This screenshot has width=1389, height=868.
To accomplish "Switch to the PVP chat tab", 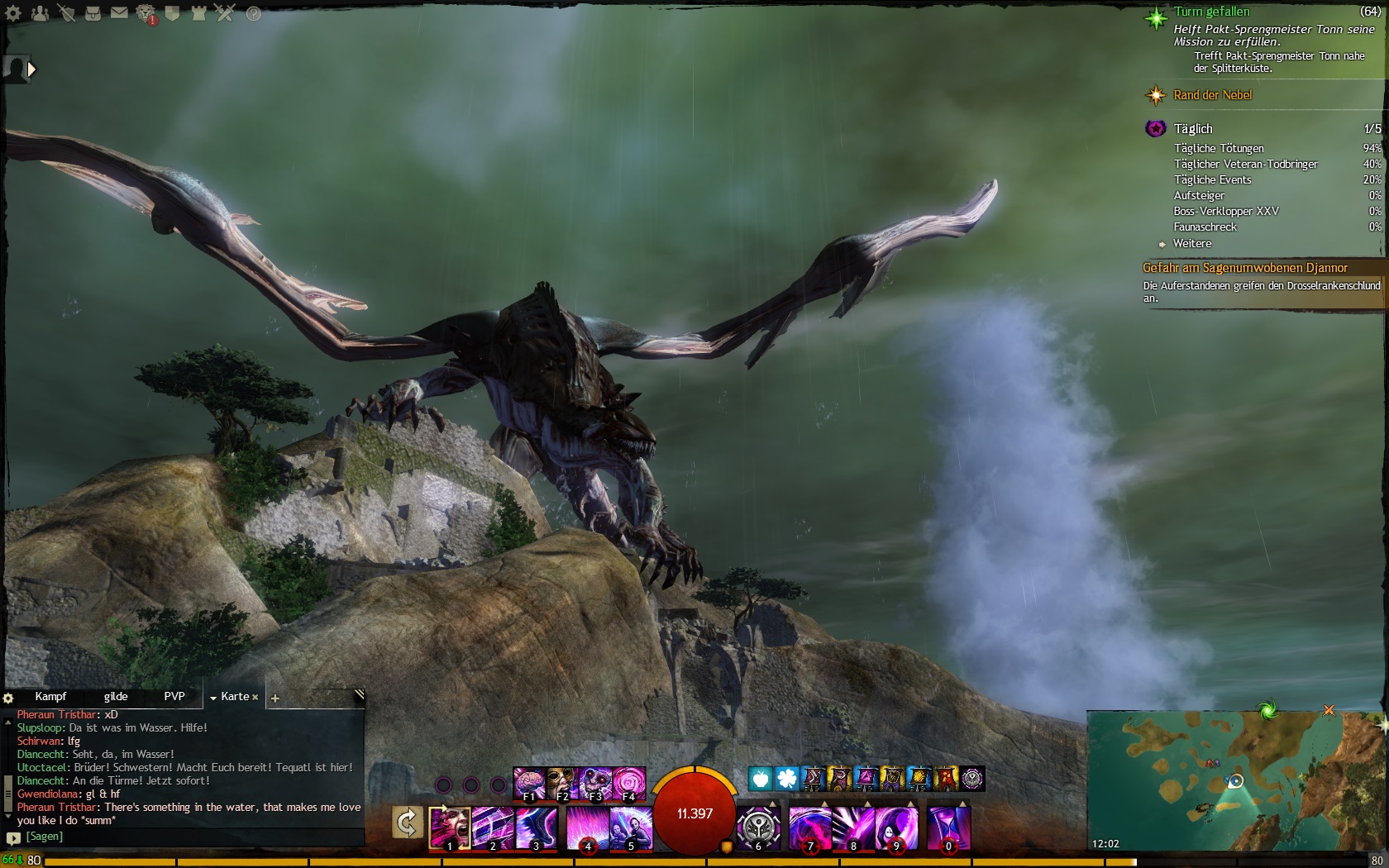I will 174,696.
